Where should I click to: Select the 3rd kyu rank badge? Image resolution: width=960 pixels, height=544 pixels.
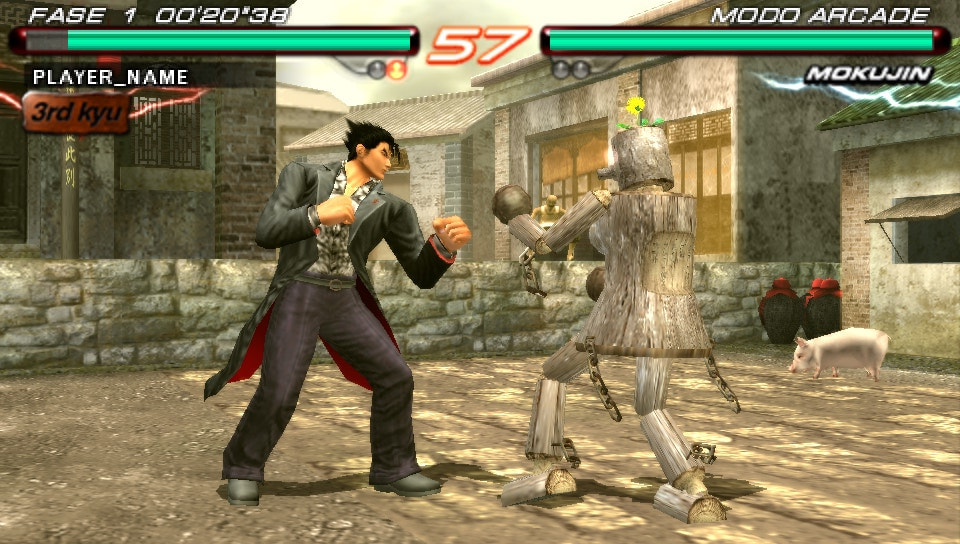pos(76,112)
